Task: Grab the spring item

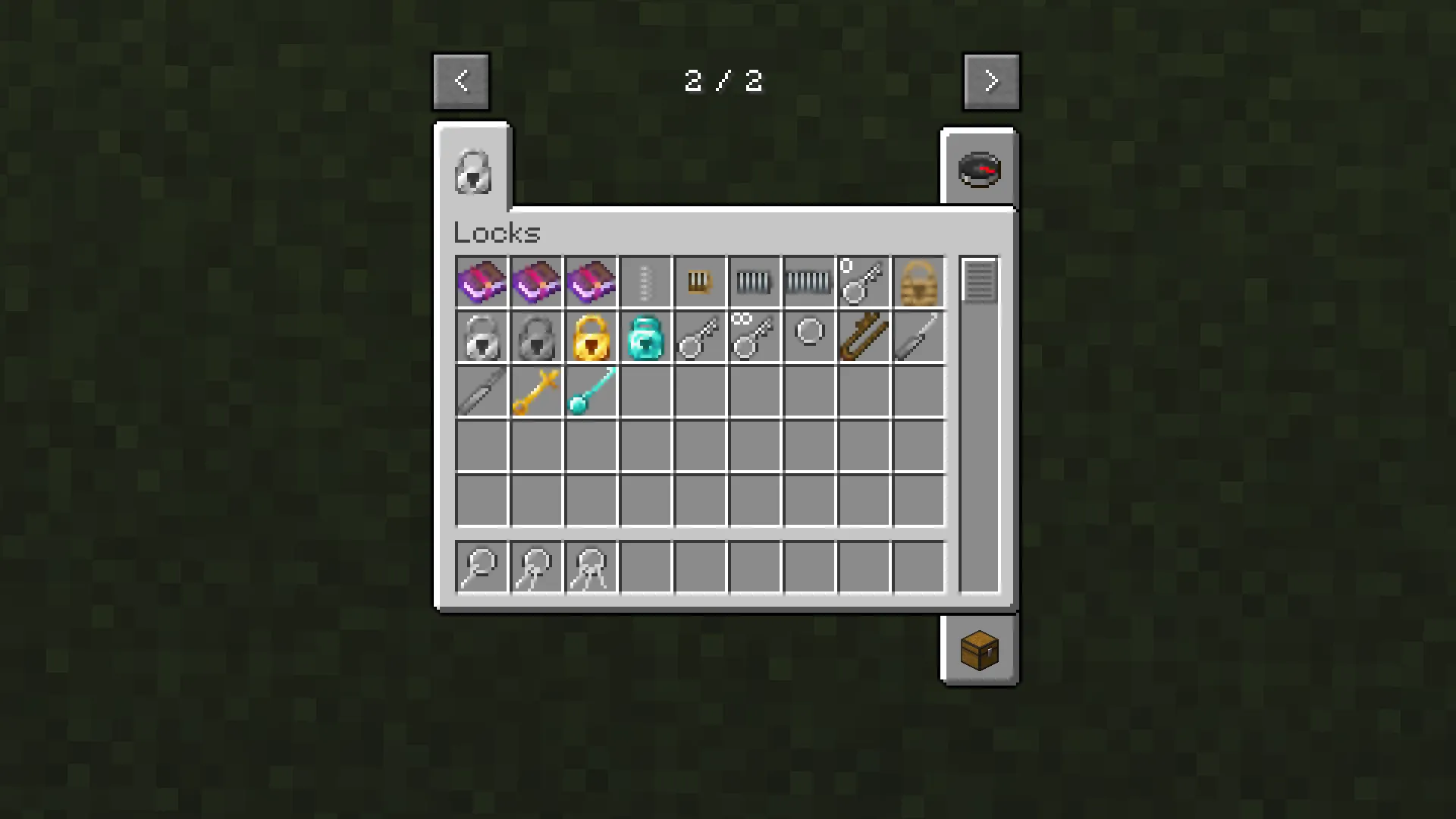Action: pyautogui.click(x=645, y=282)
